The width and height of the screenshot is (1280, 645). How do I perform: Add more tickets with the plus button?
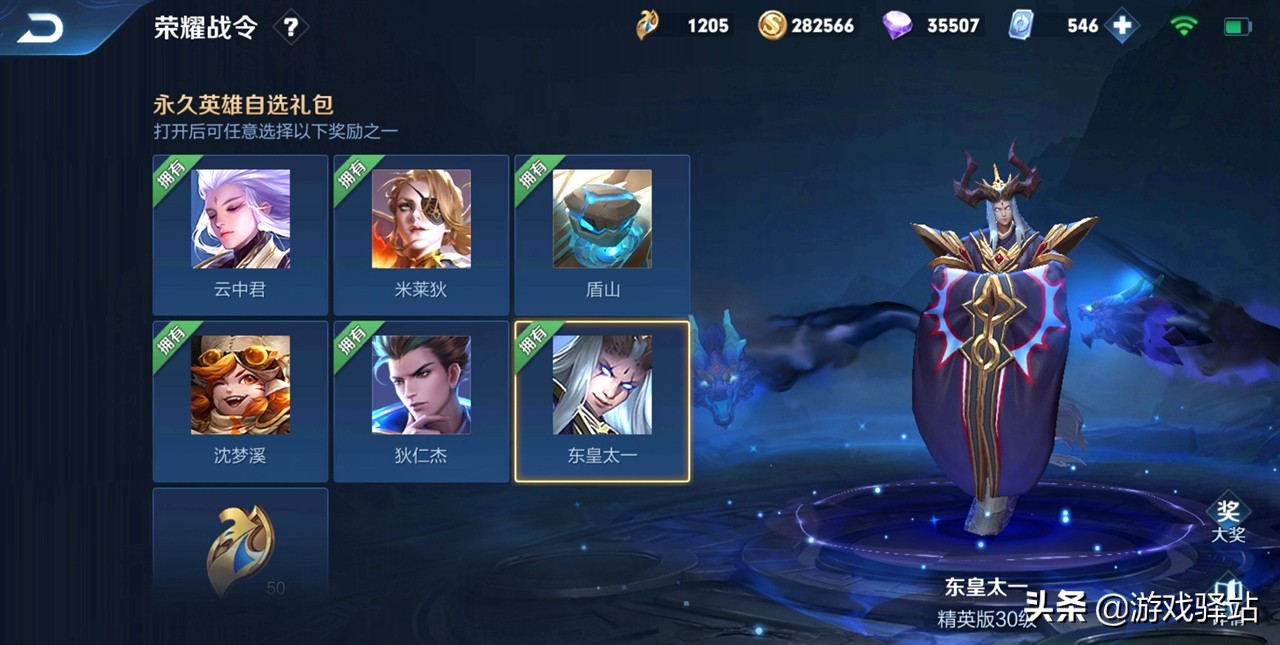point(1122,26)
